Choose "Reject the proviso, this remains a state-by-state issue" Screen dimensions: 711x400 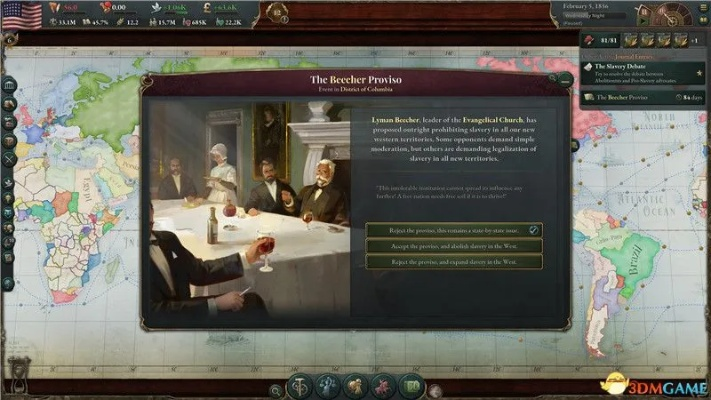[454, 230]
